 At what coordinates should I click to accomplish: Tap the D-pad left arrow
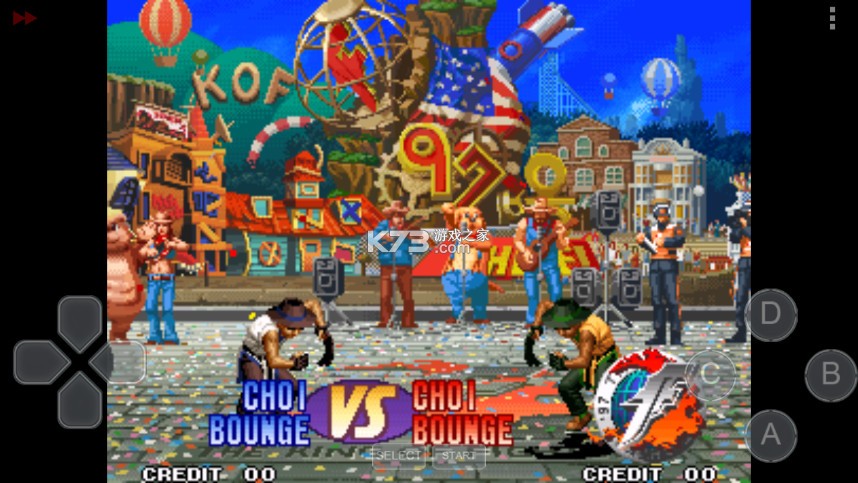[x=39, y=362]
